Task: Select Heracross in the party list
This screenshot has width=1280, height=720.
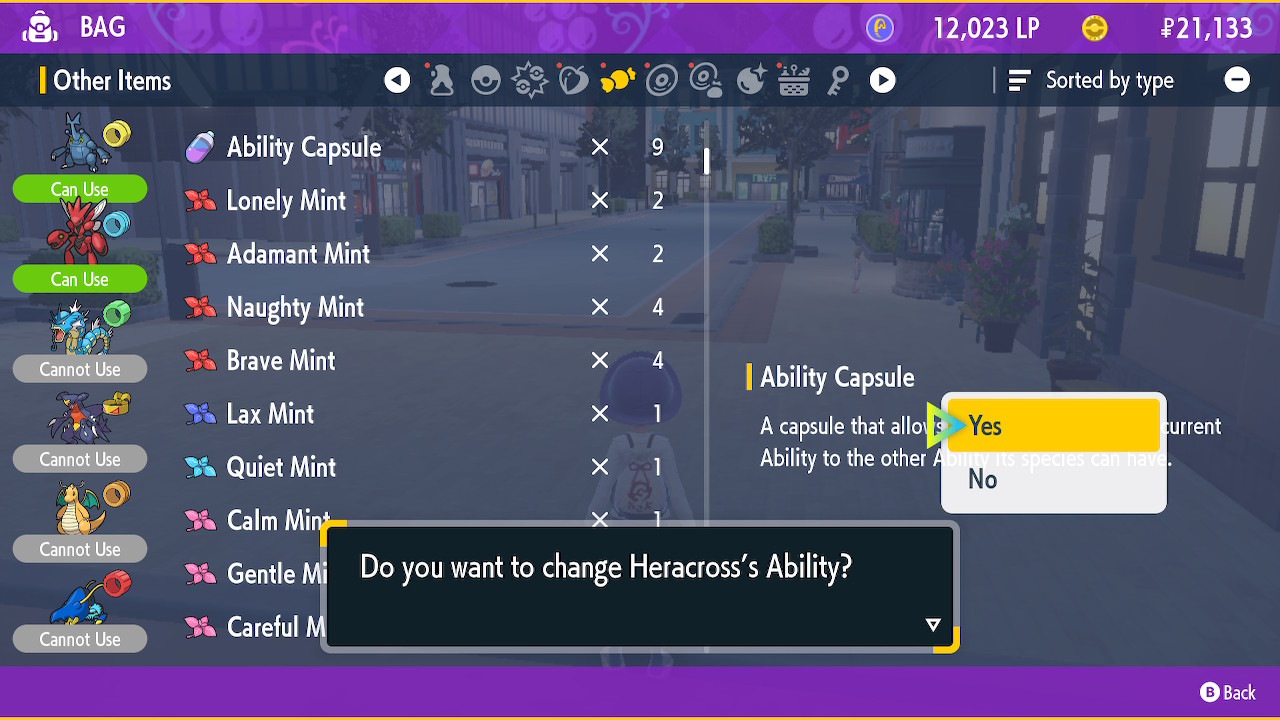Action: coord(80,145)
